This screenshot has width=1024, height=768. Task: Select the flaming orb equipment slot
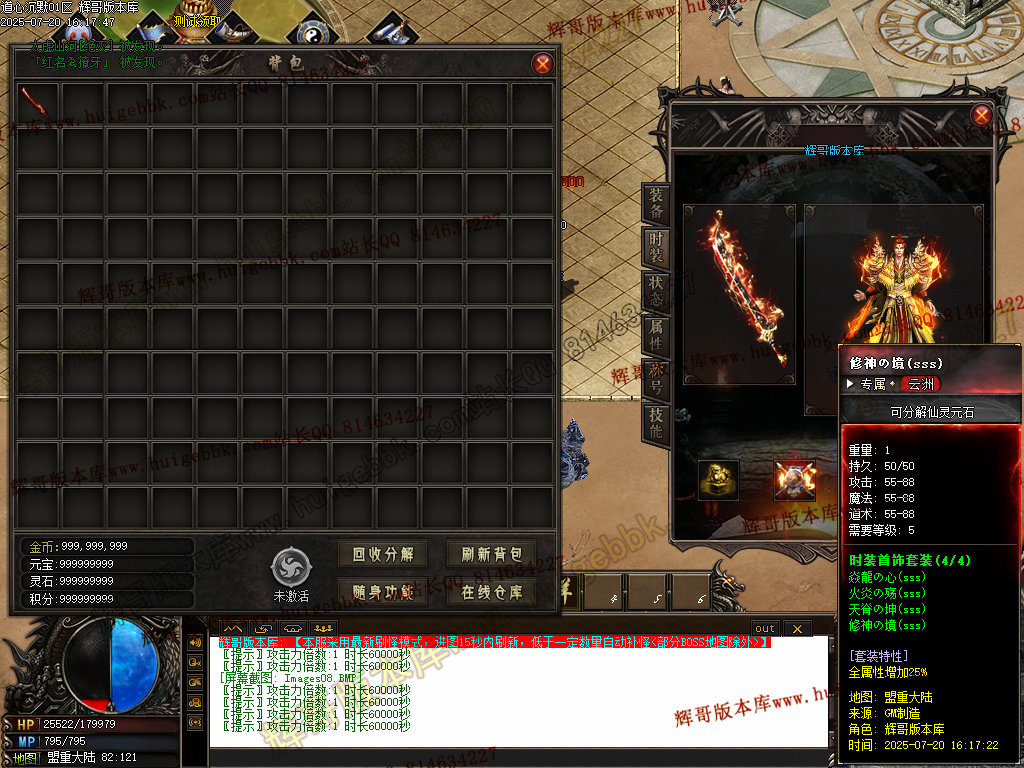(795, 480)
